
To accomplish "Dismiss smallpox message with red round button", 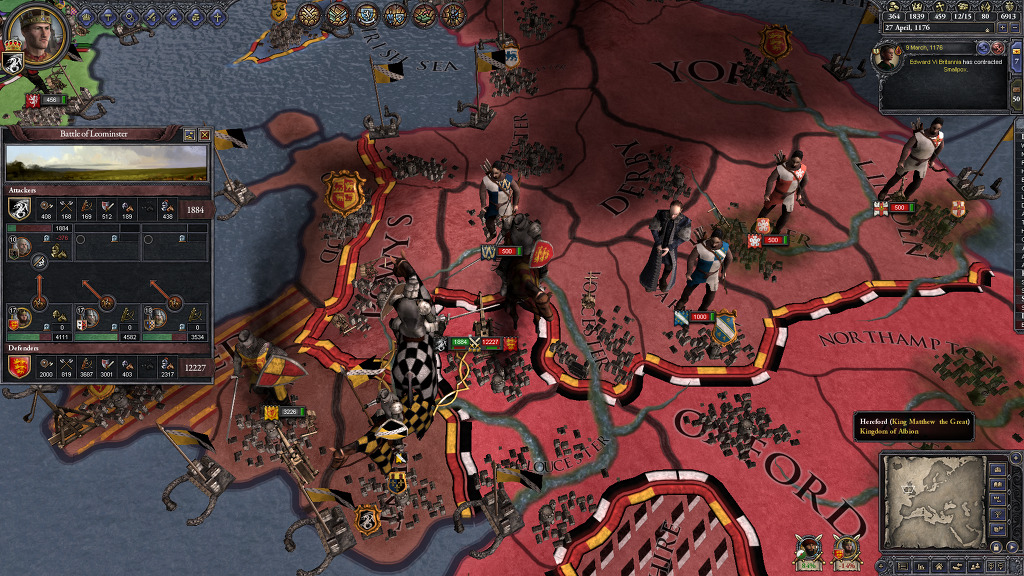I will coord(998,48).
